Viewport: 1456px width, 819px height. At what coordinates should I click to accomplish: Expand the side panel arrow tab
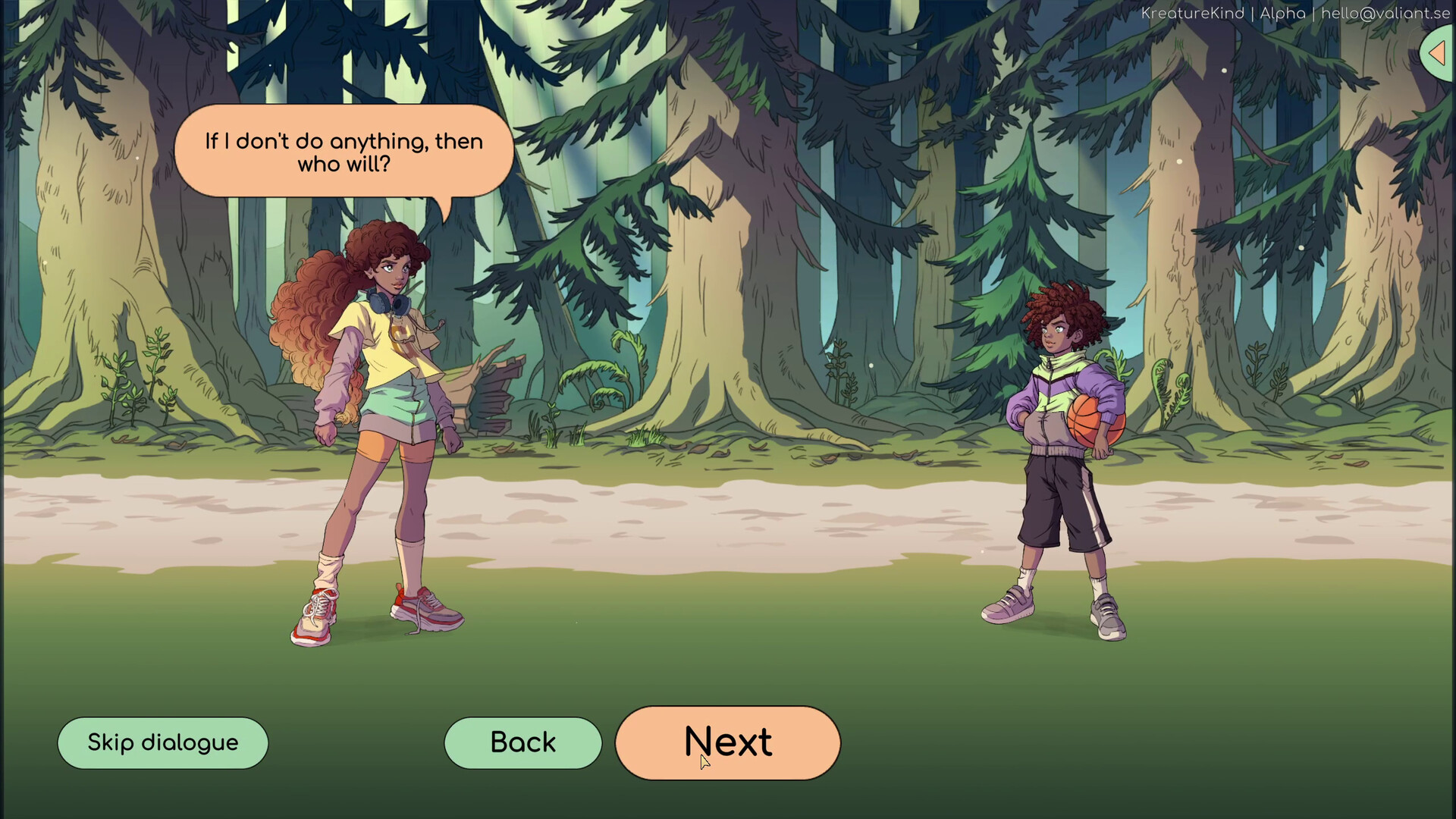(x=1437, y=53)
